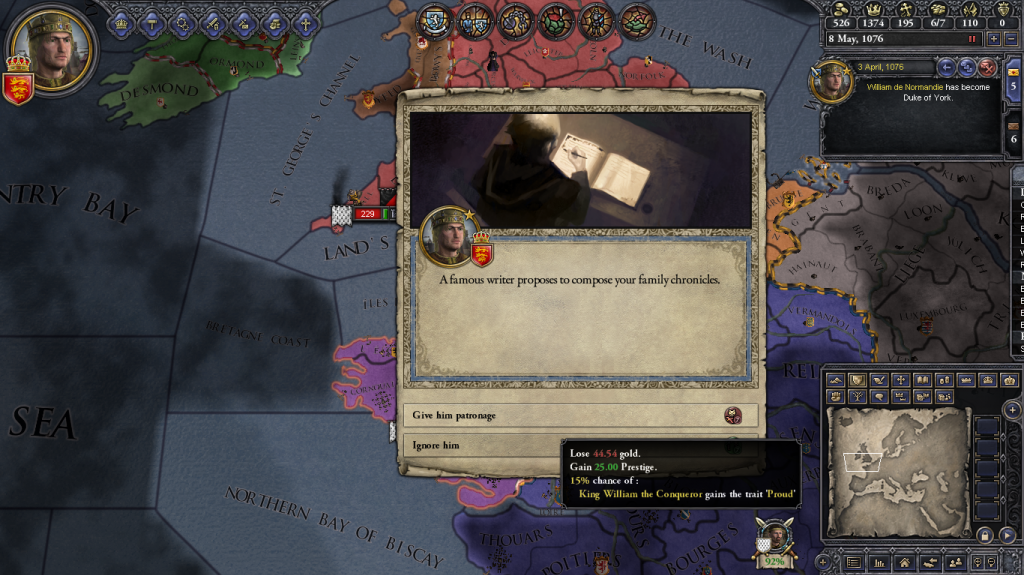Decrease game speed with the minus button
The height and width of the screenshot is (575, 1024).
pyautogui.click(x=1012, y=38)
